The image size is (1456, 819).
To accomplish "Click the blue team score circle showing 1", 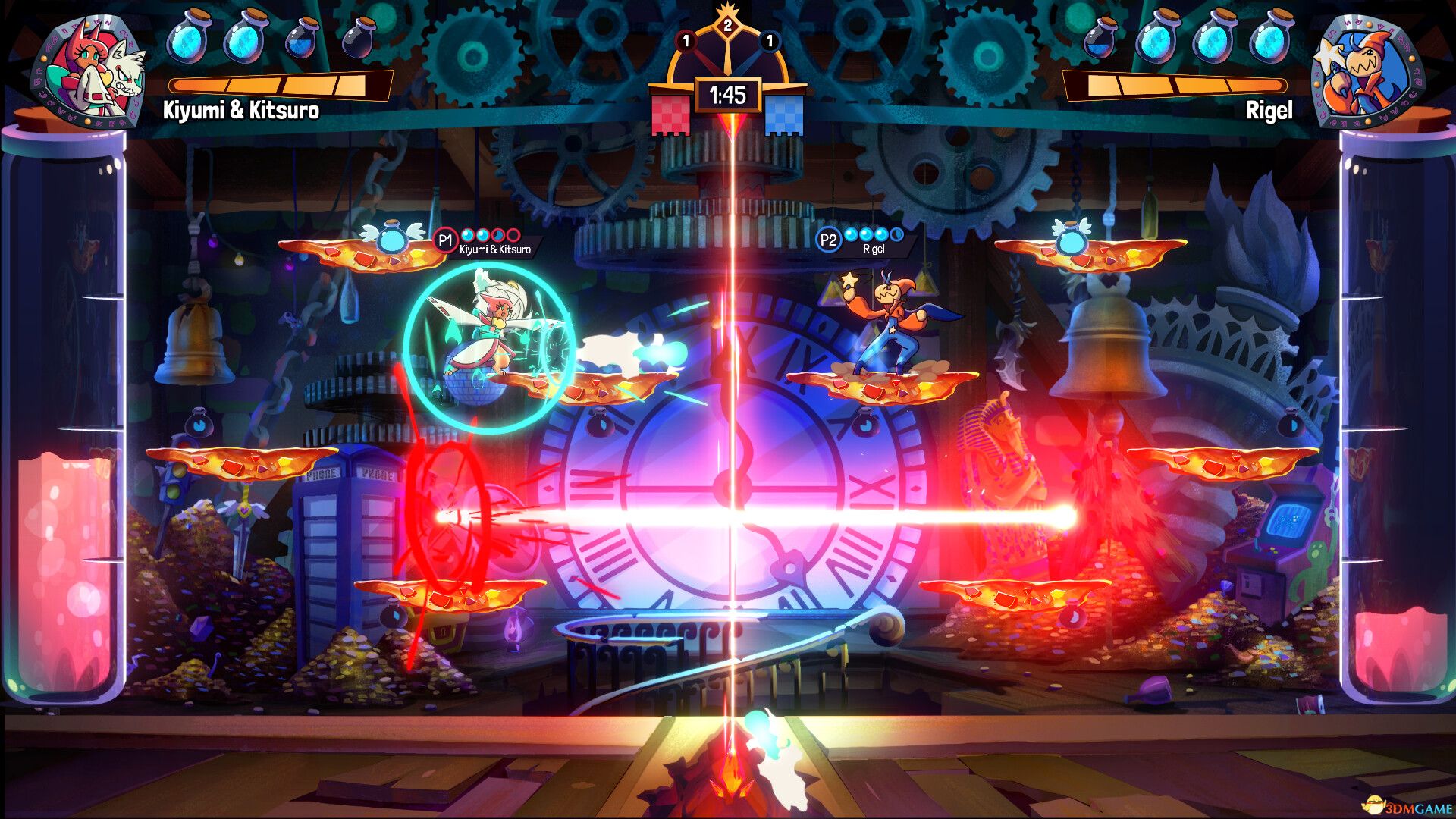I will [770, 43].
